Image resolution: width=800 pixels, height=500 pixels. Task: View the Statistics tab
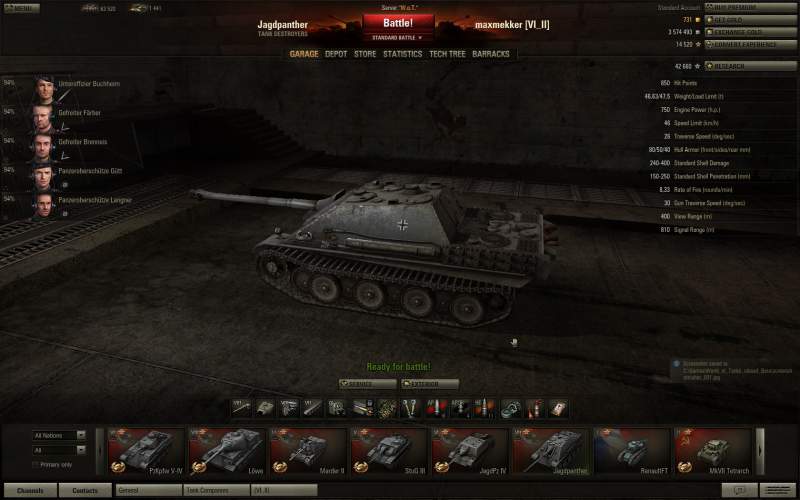(x=402, y=54)
